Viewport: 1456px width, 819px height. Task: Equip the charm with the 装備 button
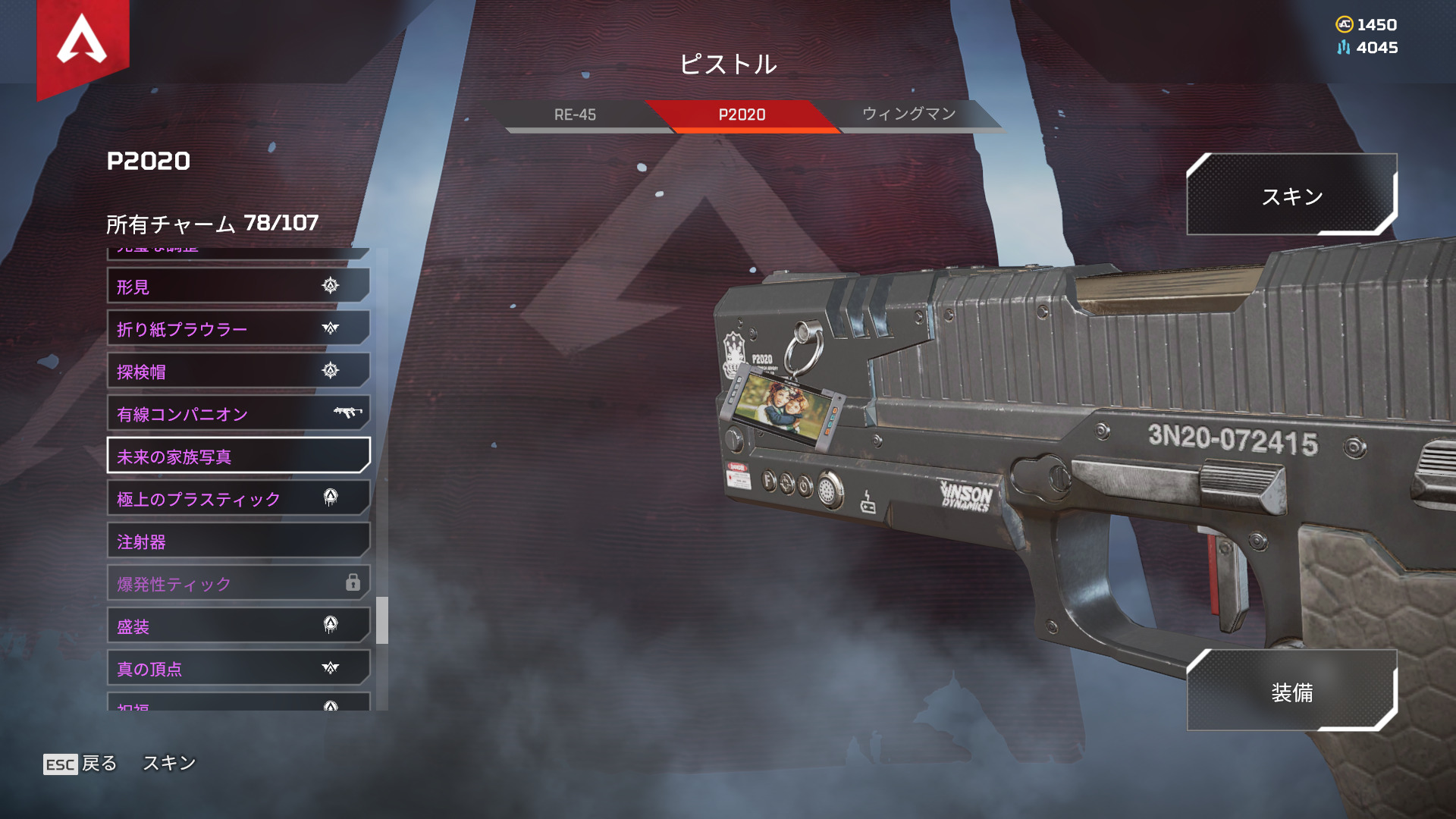(1291, 692)
